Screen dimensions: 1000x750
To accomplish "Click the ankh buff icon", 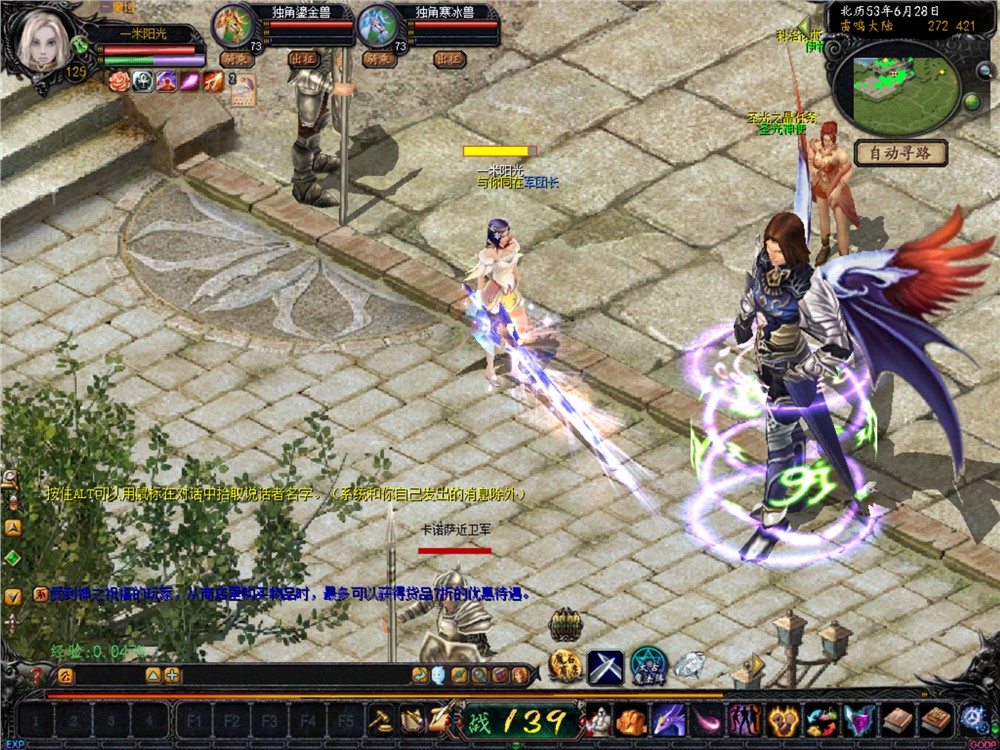I will [x=143, y=82].
